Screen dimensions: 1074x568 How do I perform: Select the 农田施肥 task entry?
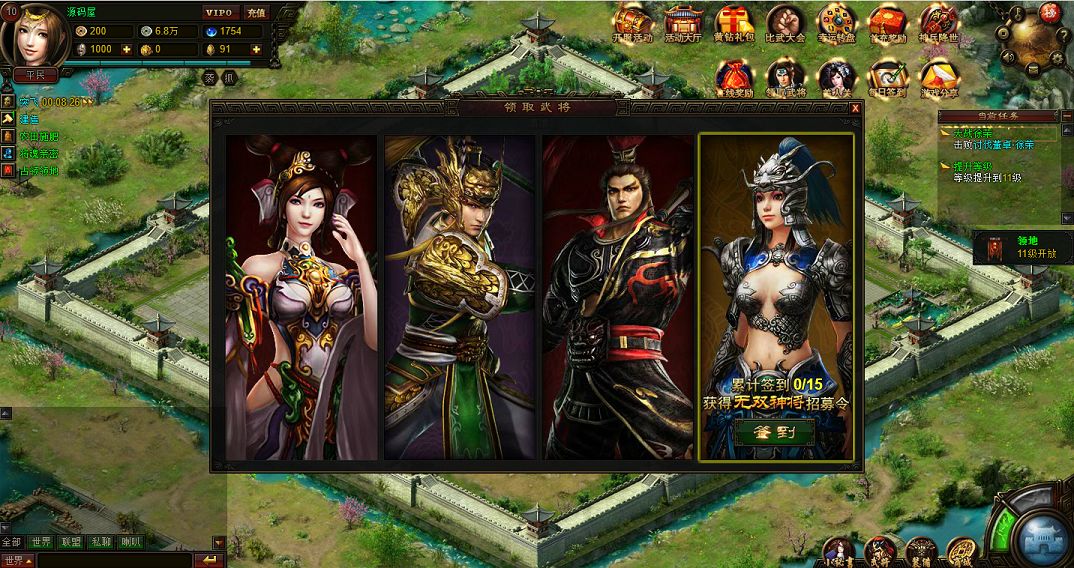38,136
